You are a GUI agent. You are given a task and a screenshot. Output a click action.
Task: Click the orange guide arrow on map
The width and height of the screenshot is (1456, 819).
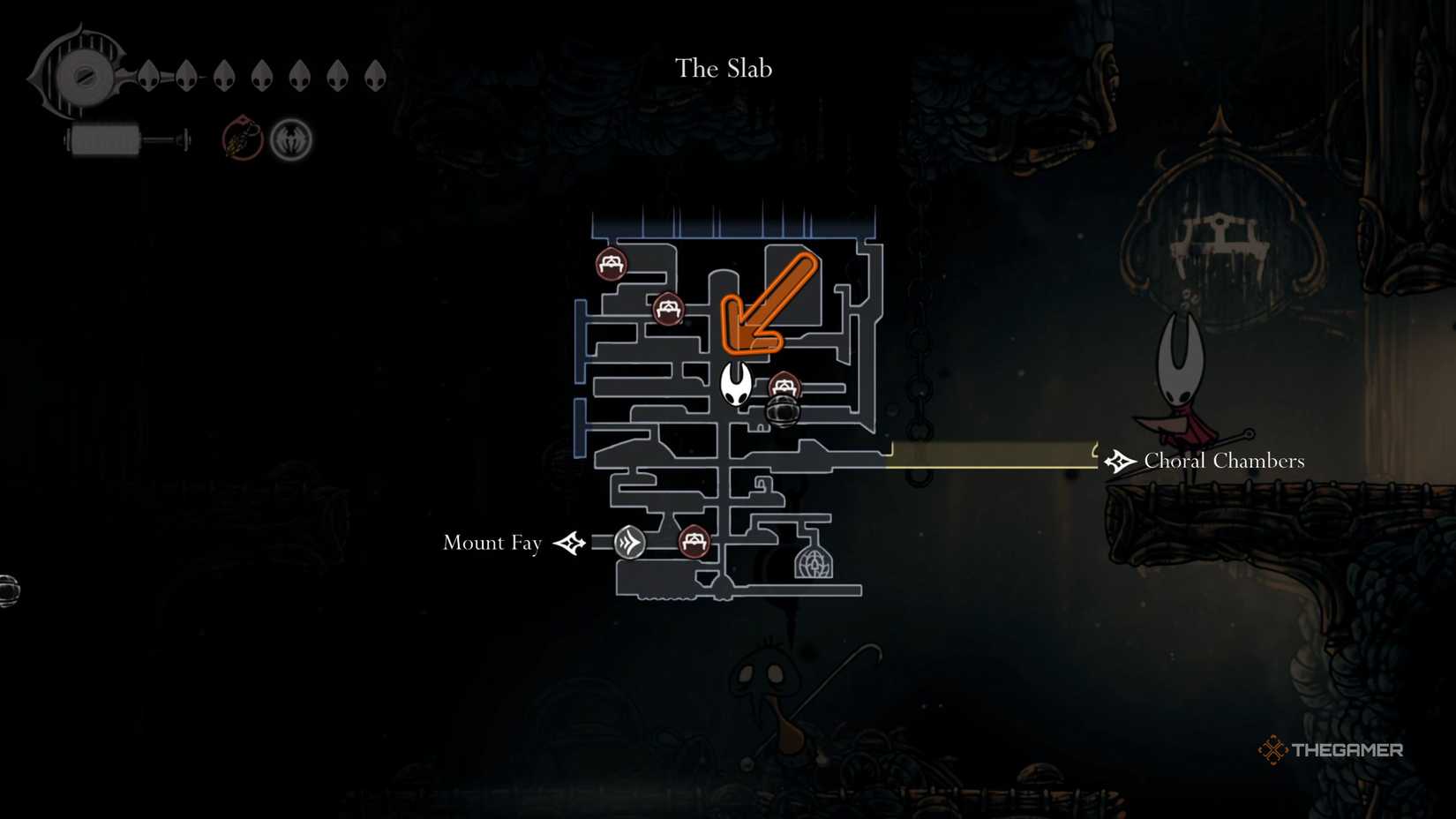pyautogui.click(x=766, y=304)
